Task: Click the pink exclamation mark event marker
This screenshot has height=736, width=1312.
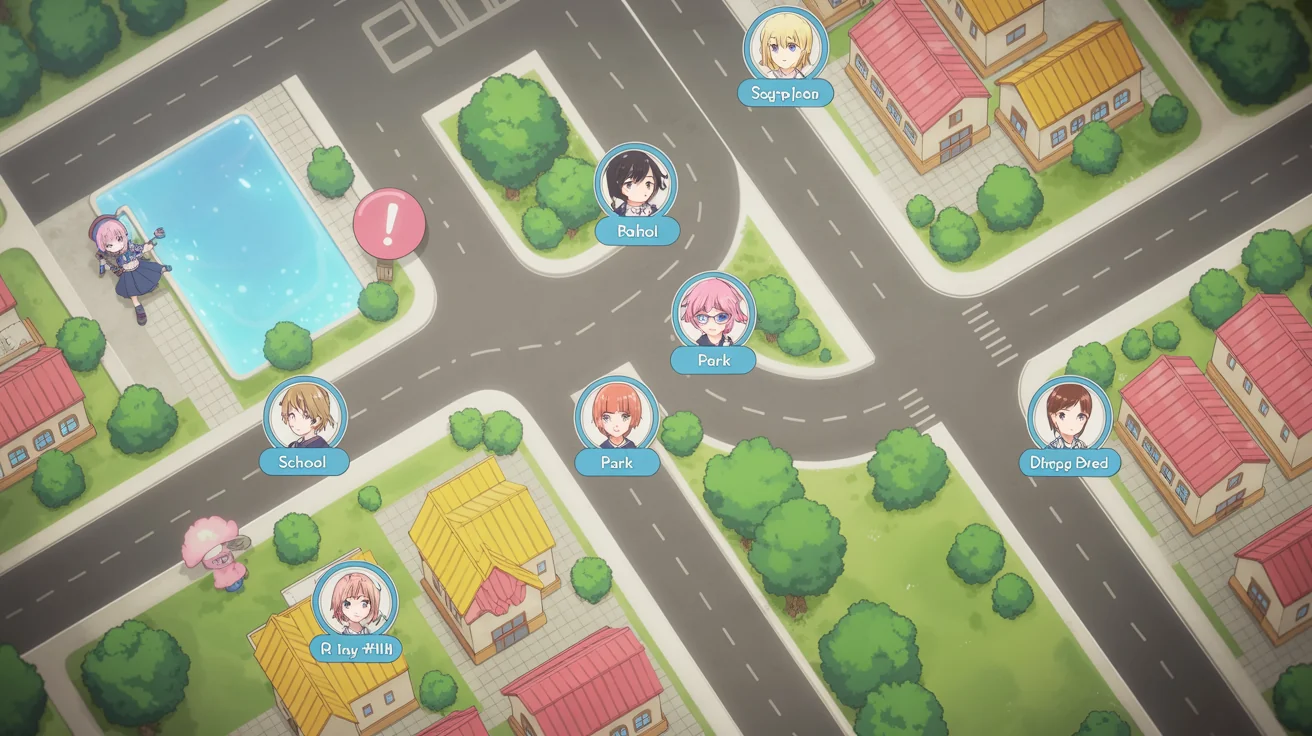Action: click(x=390, y=222)
